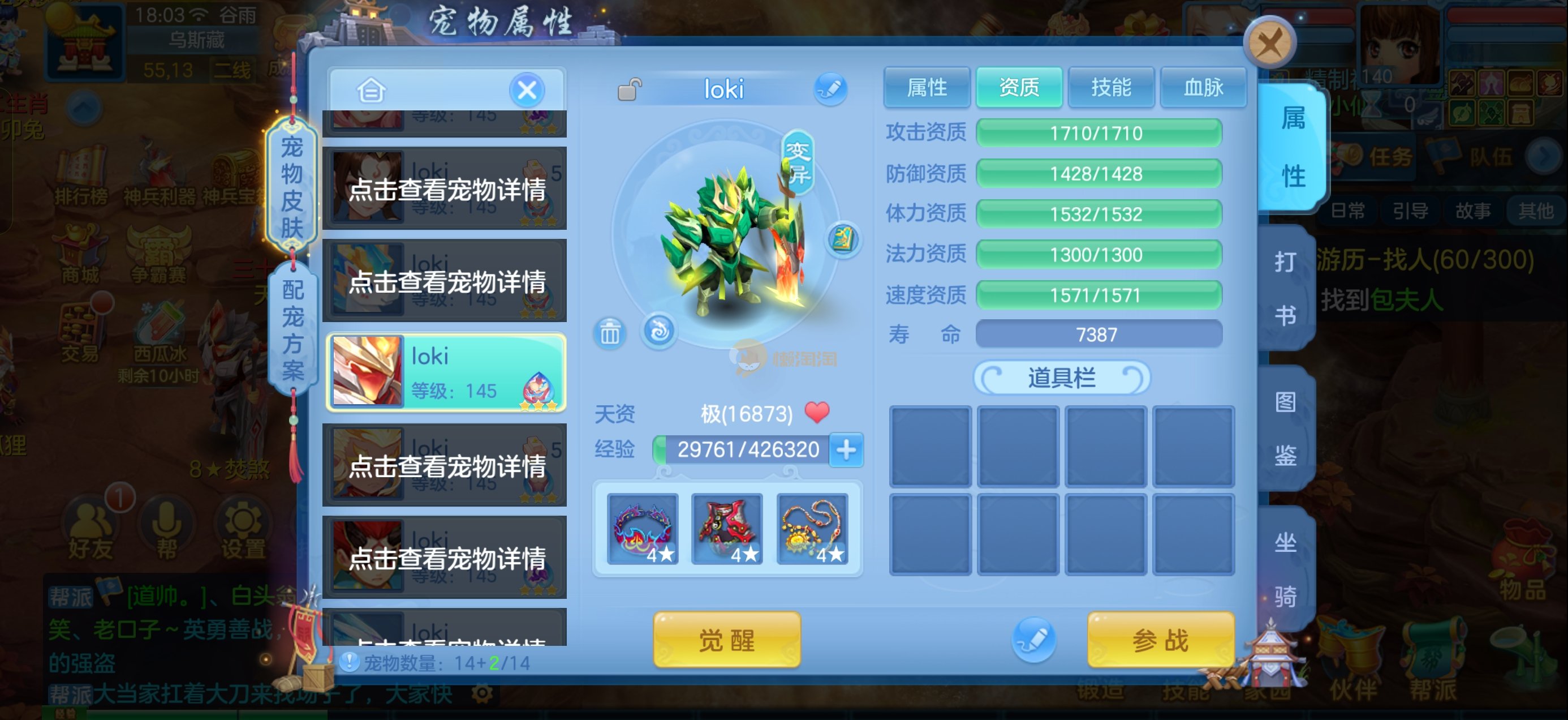Add pet experience with plus button
Viewport: 1568px width, 720px height.
coord(846,450)
